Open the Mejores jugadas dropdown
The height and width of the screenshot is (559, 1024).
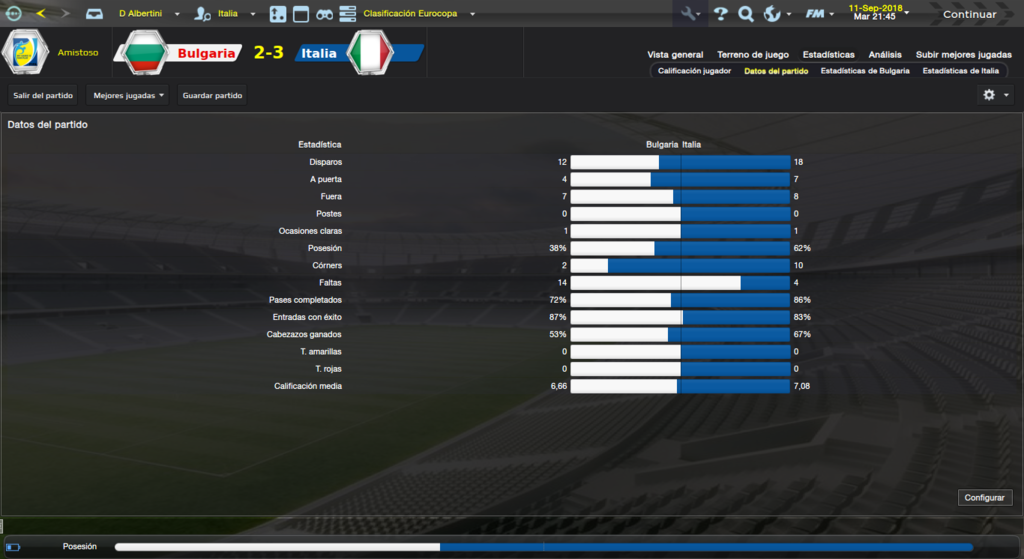pos(127,95)
